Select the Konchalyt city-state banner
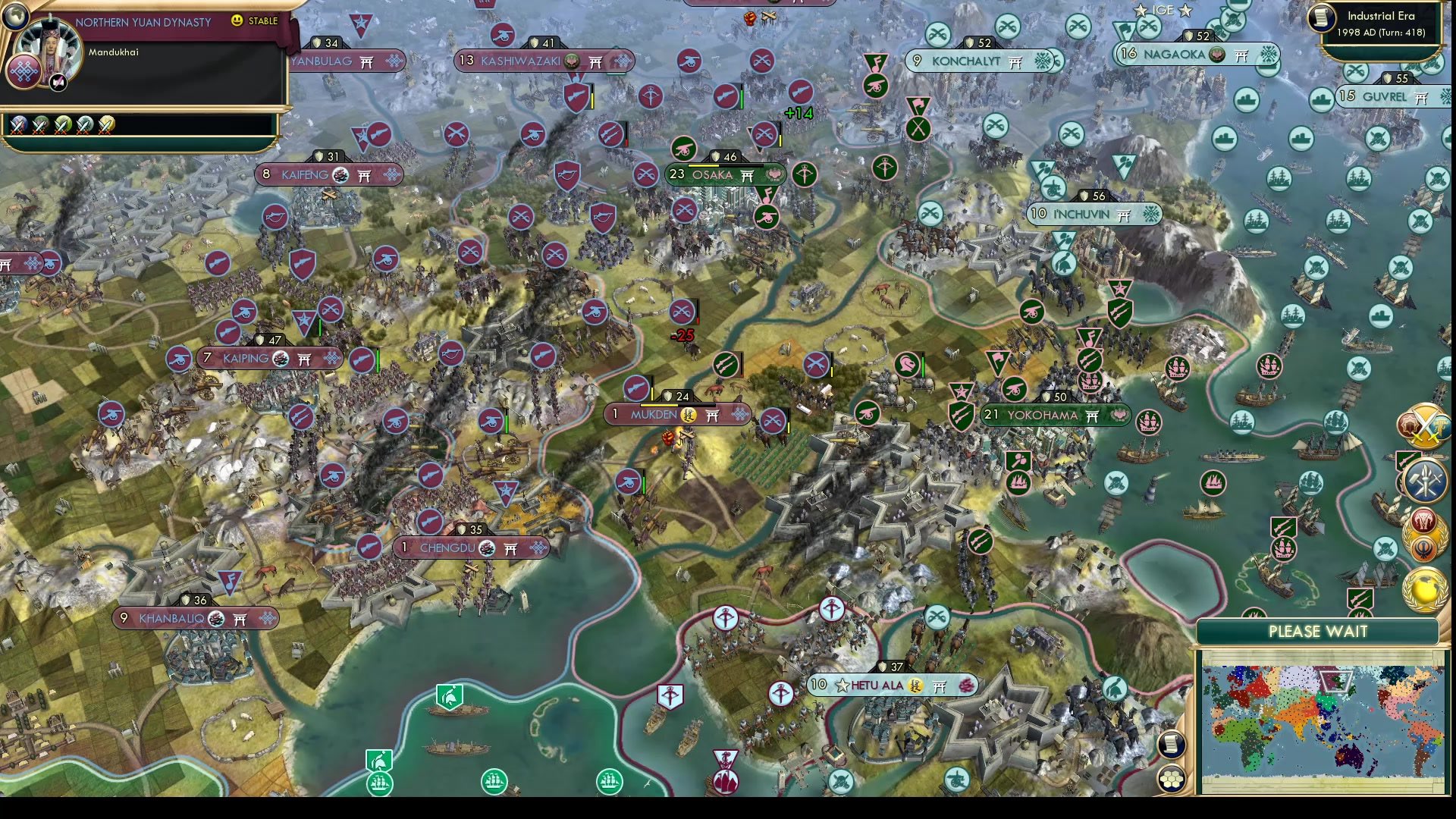This screenshot has width=1456, height=819. 978,61
